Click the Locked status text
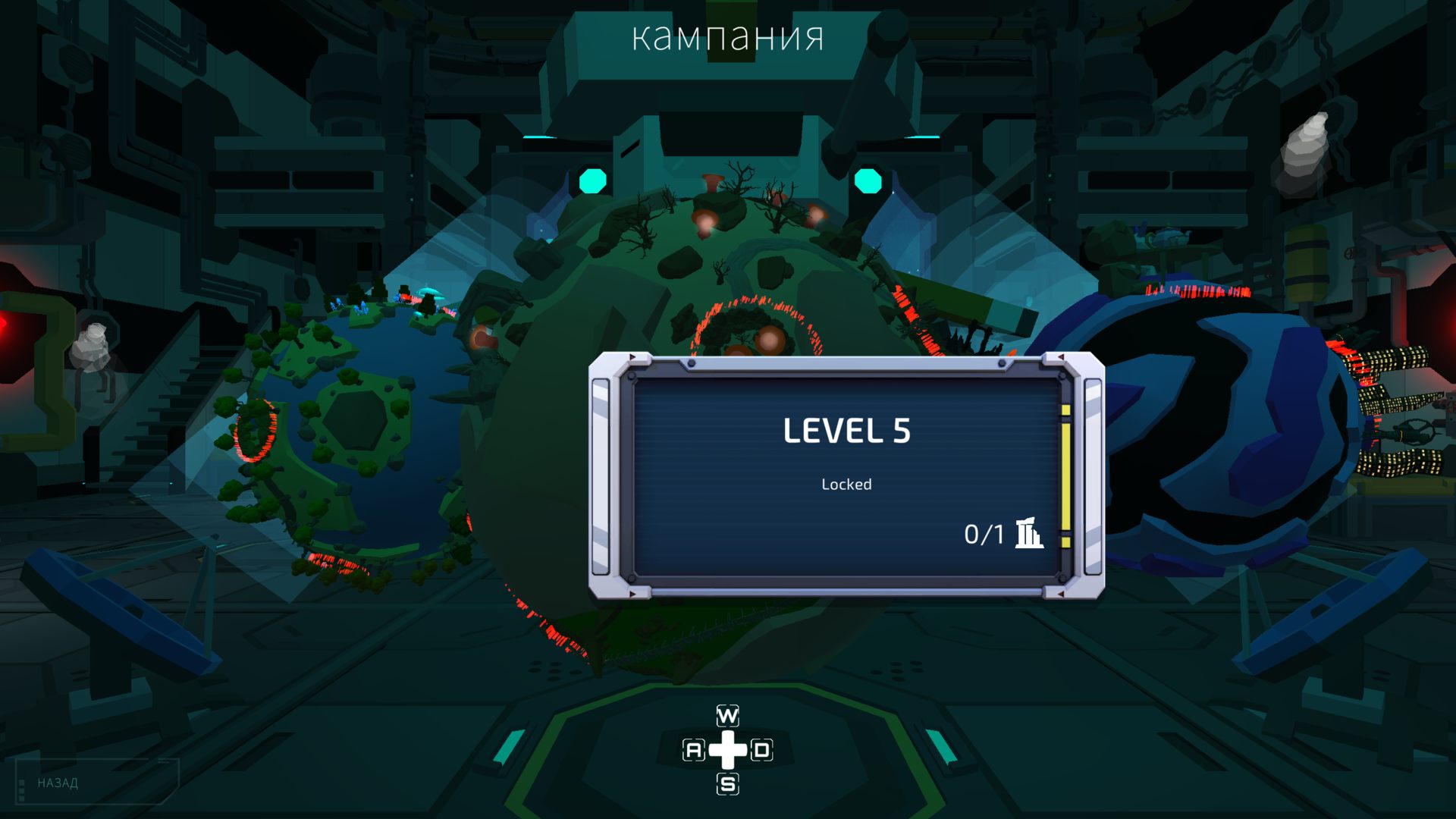Viewport: 1456px width, 819px height. [x=846, y=484]
